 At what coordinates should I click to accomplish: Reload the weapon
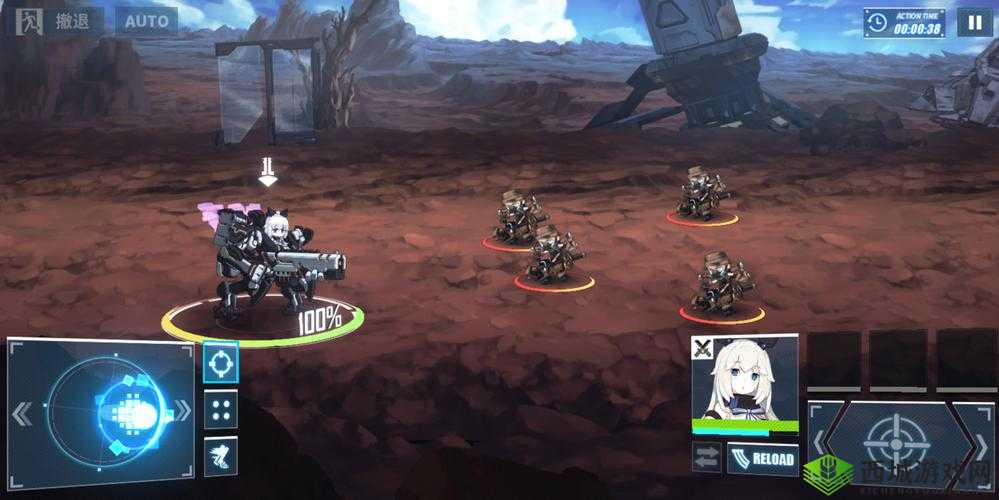762,459
